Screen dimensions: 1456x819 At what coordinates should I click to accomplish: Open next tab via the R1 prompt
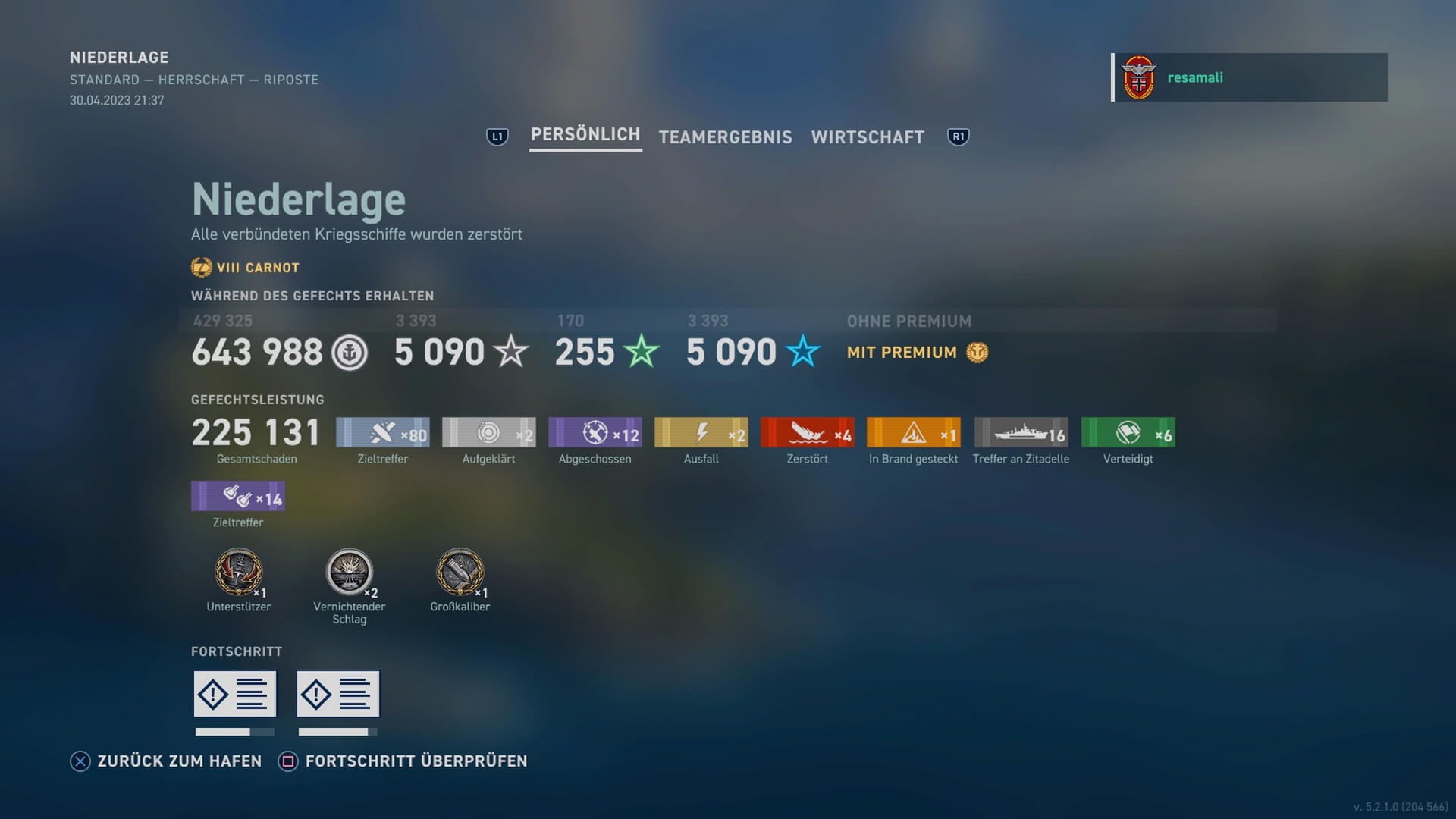click(x=958, y=136)
